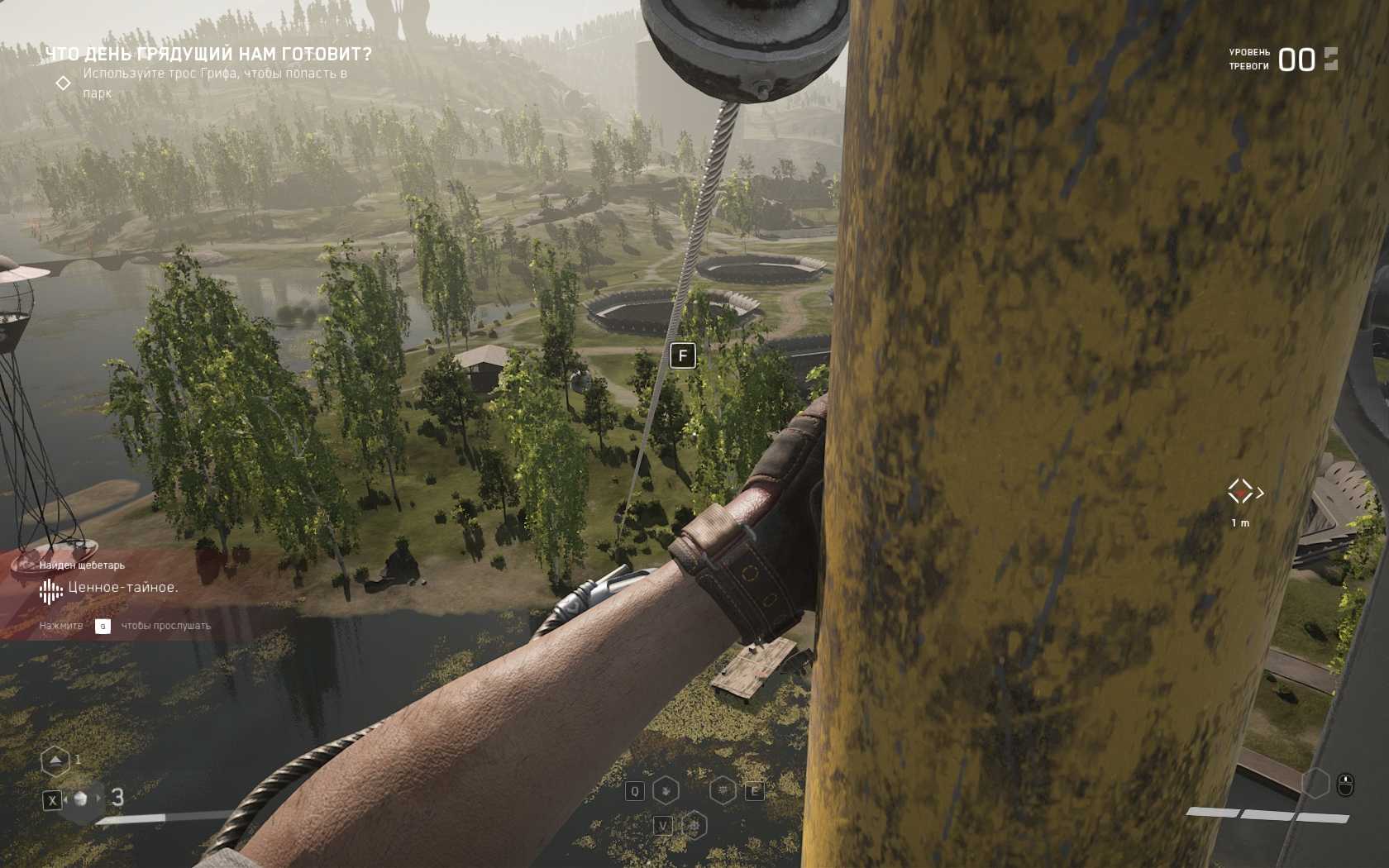Click the alarm level indicator icon
This screenshot has width=1389, height=868.
(1330, 59)
